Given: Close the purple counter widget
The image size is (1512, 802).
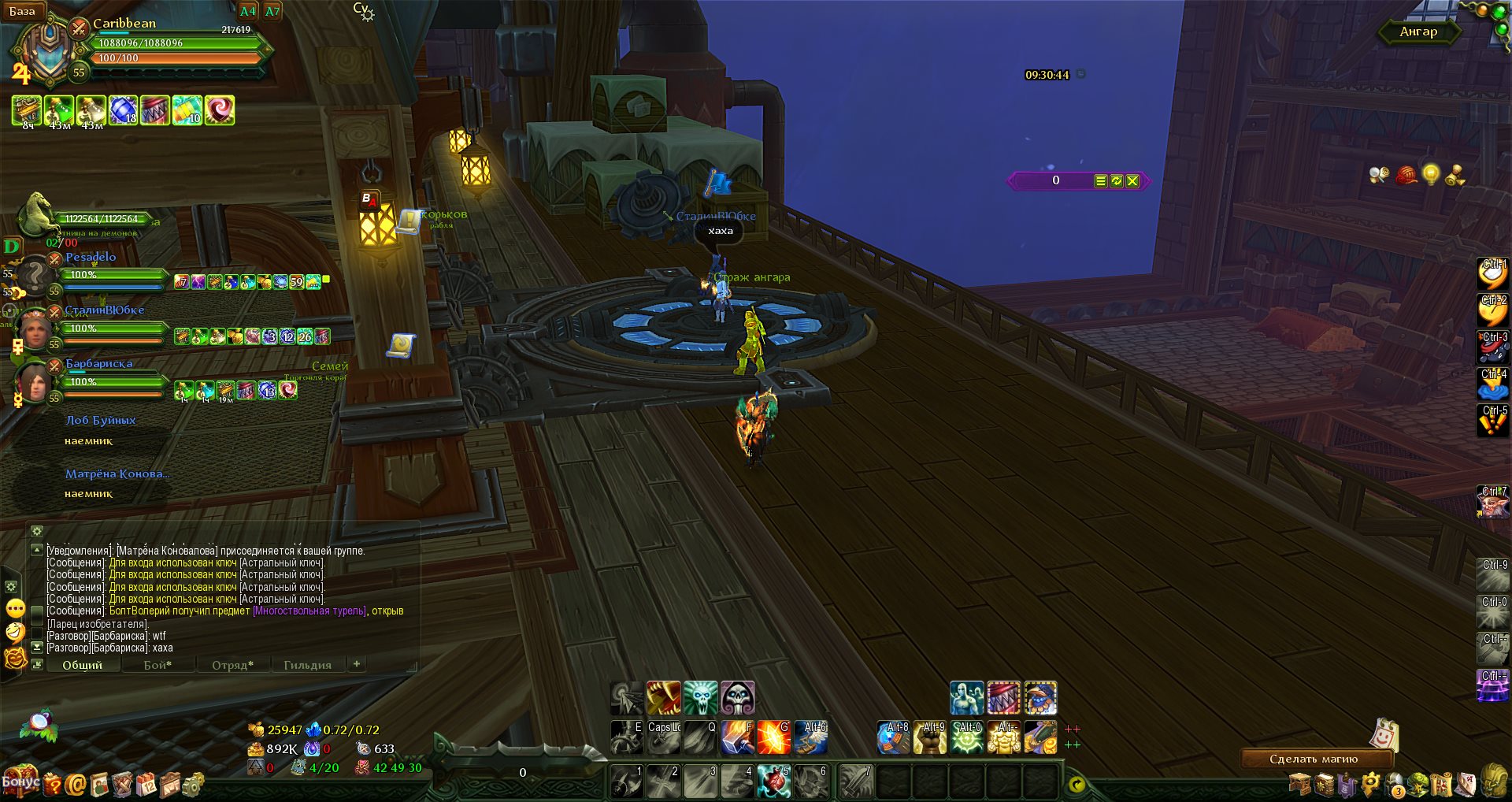Looking at the screenshot, I should click(x=1132, y=181).
